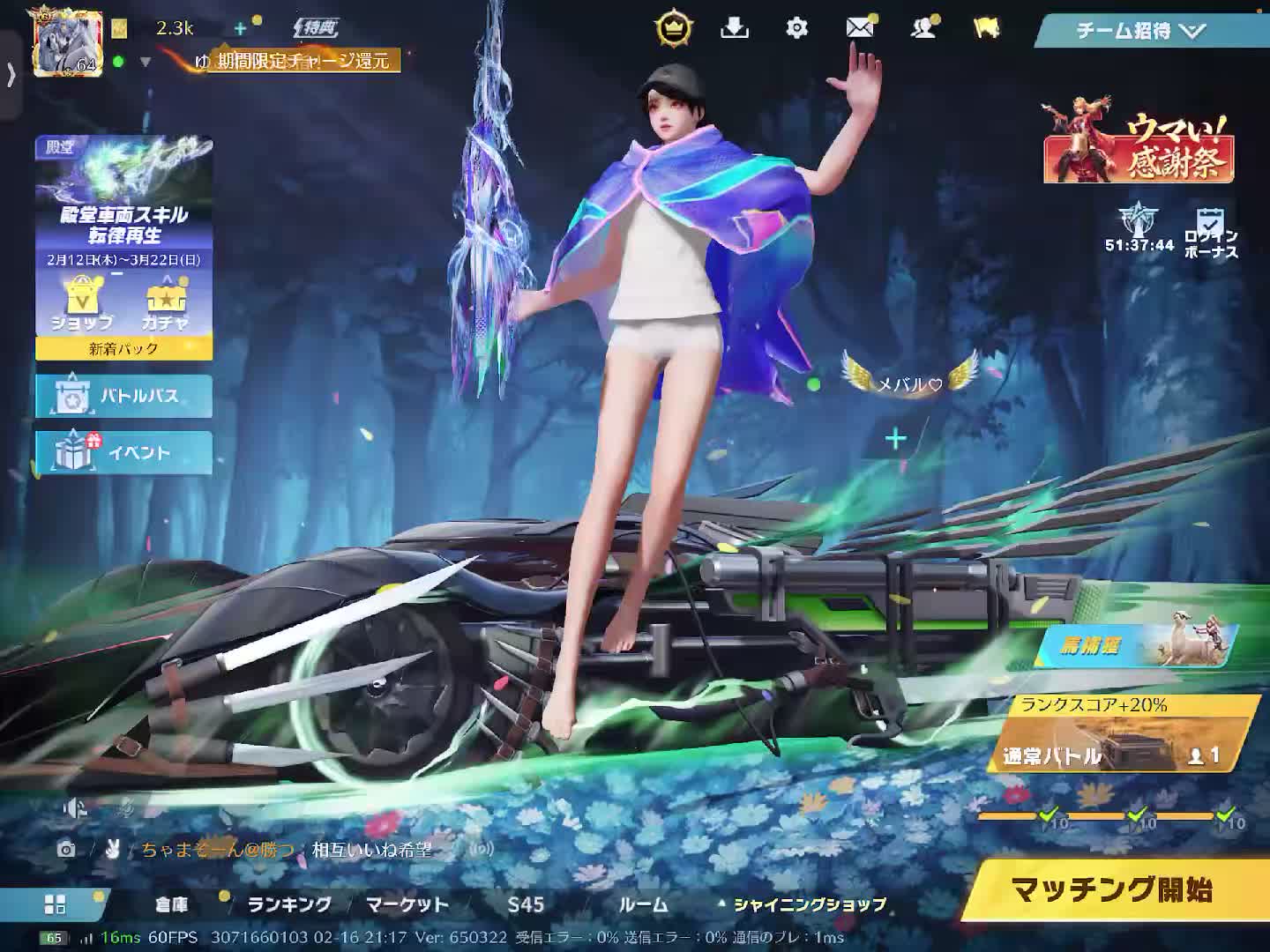Switch to the 倉庫 tab
The width and height of the screenshot is (1270, 952).
(x=172, y=904)
